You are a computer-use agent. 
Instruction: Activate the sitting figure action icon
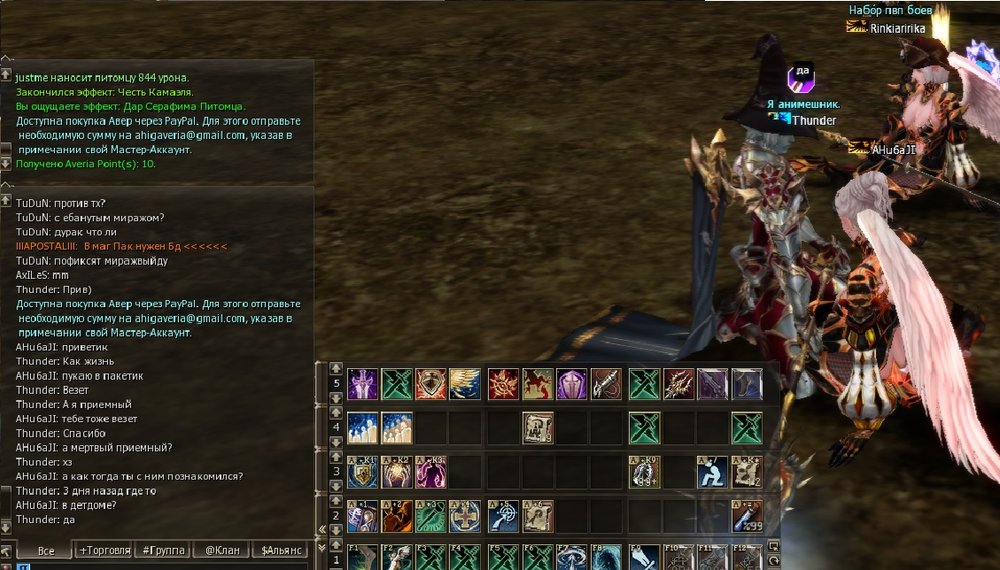click(712, 472)
